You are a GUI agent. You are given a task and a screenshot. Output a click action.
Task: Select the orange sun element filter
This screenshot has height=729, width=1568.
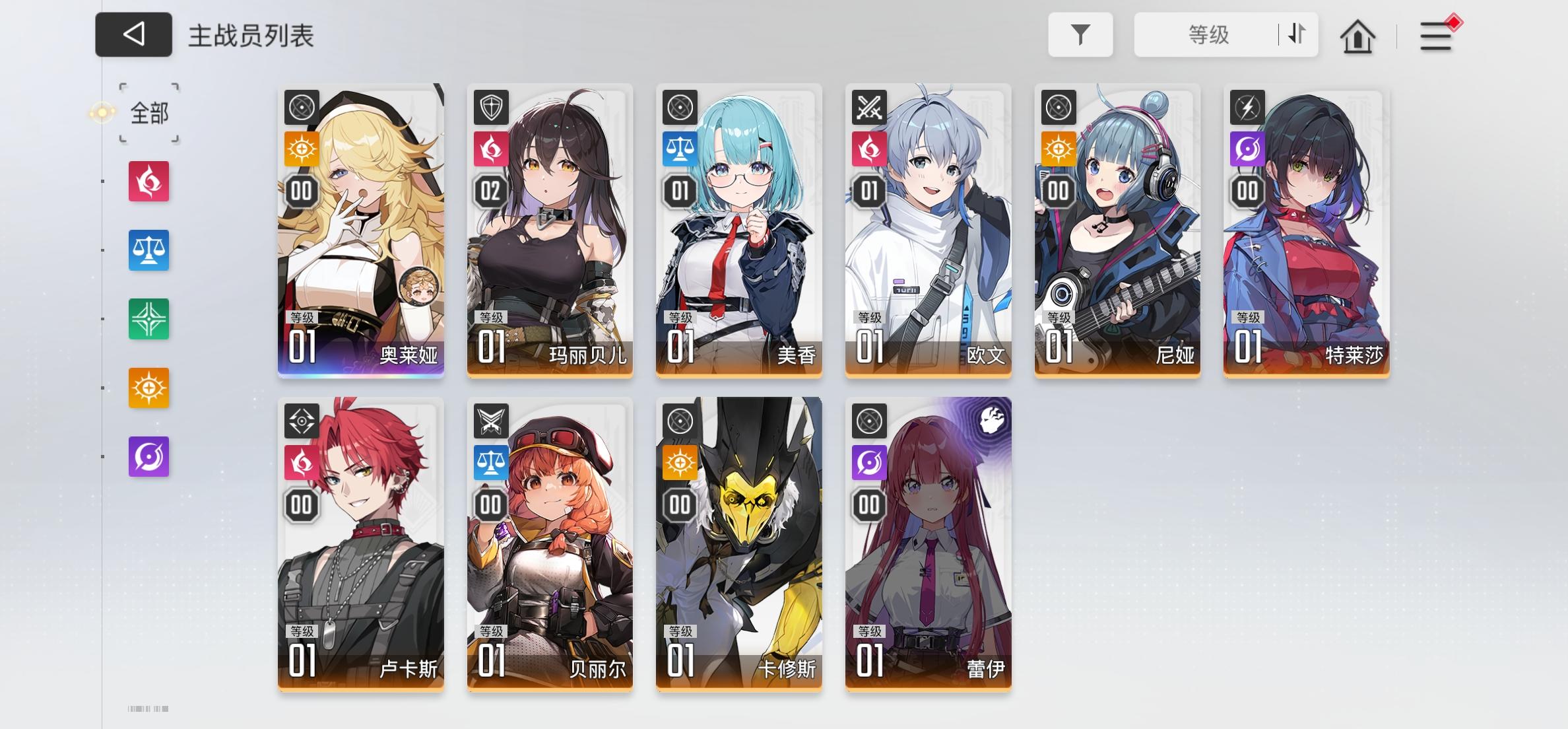point(148,388)
